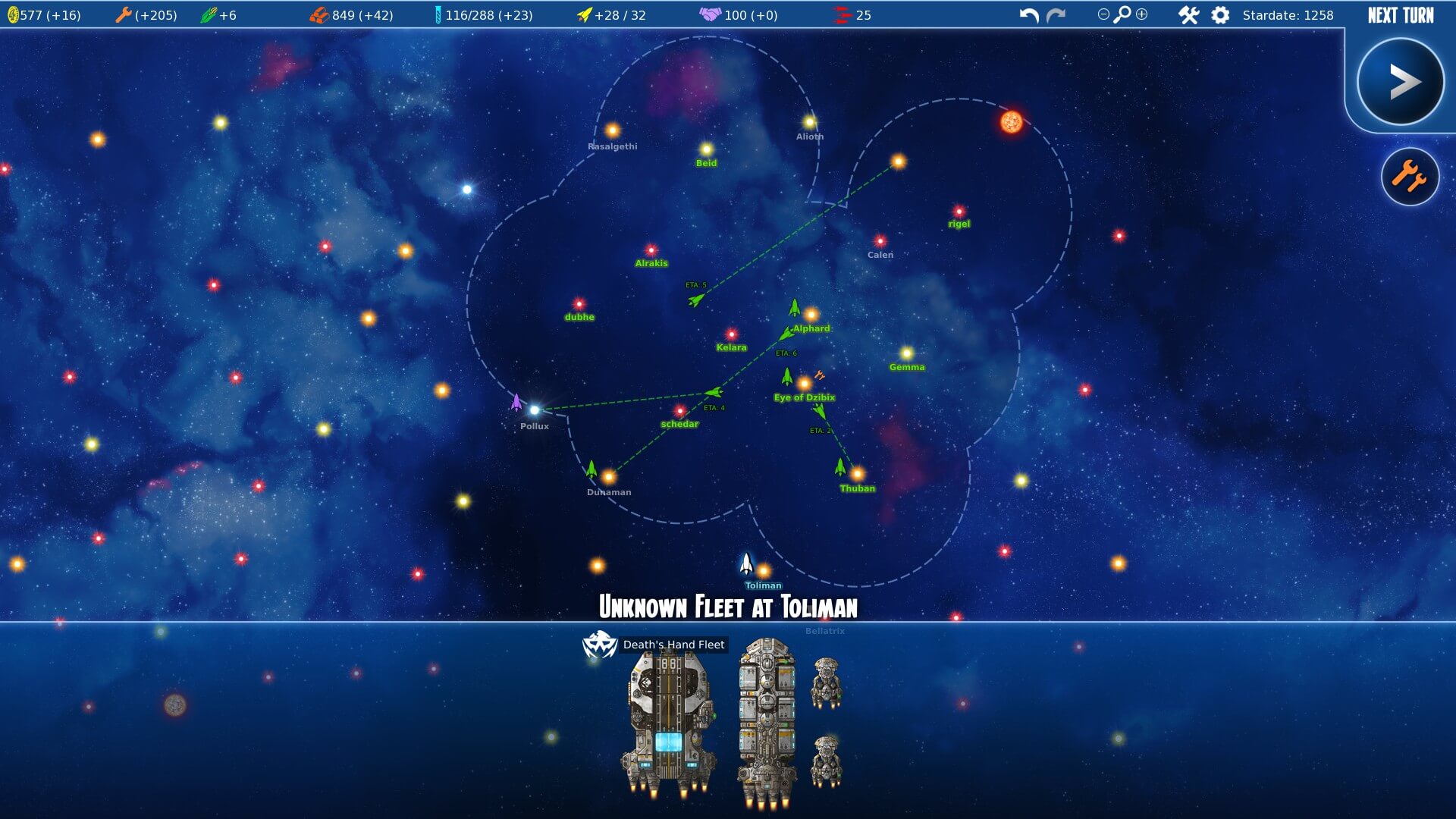The width and height of the screenshot is (1456, 819).
Task: Select the Dunaman star system
Action: click(608, 478)
